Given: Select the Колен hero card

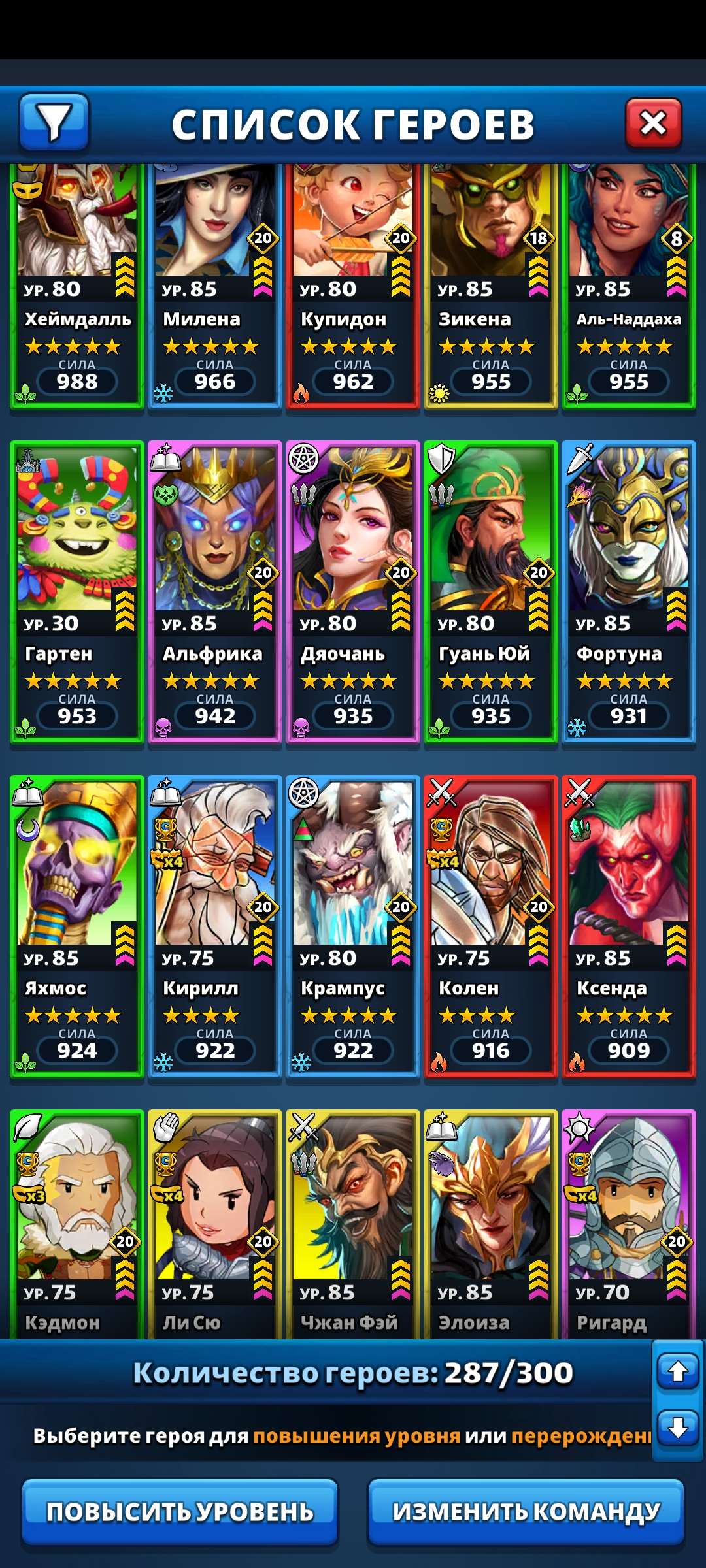Looking at the screenshot, I should 491,926.
